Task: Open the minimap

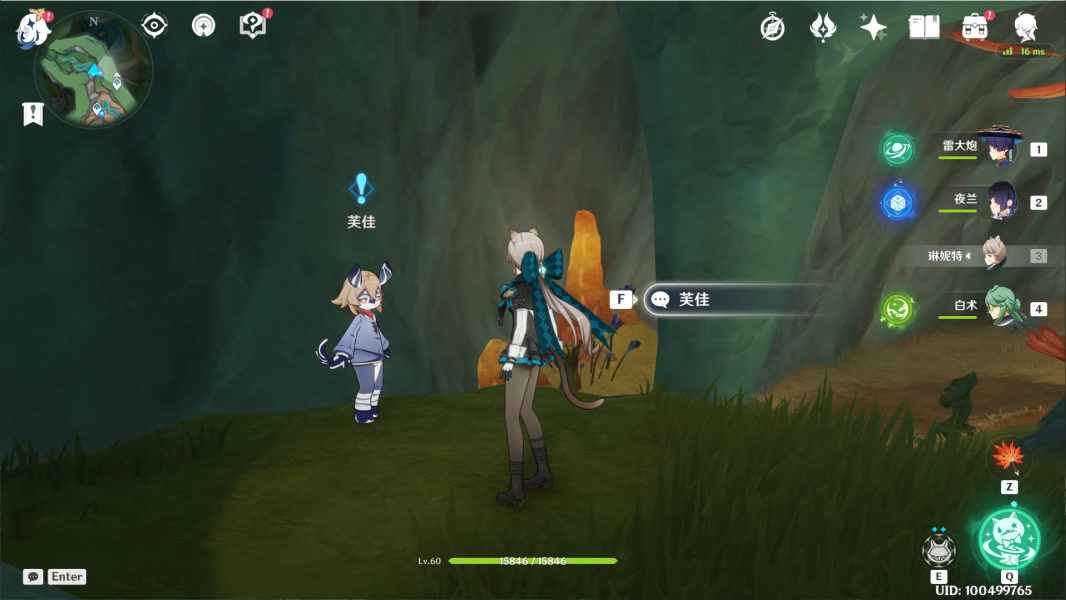Action: (93, 70)
